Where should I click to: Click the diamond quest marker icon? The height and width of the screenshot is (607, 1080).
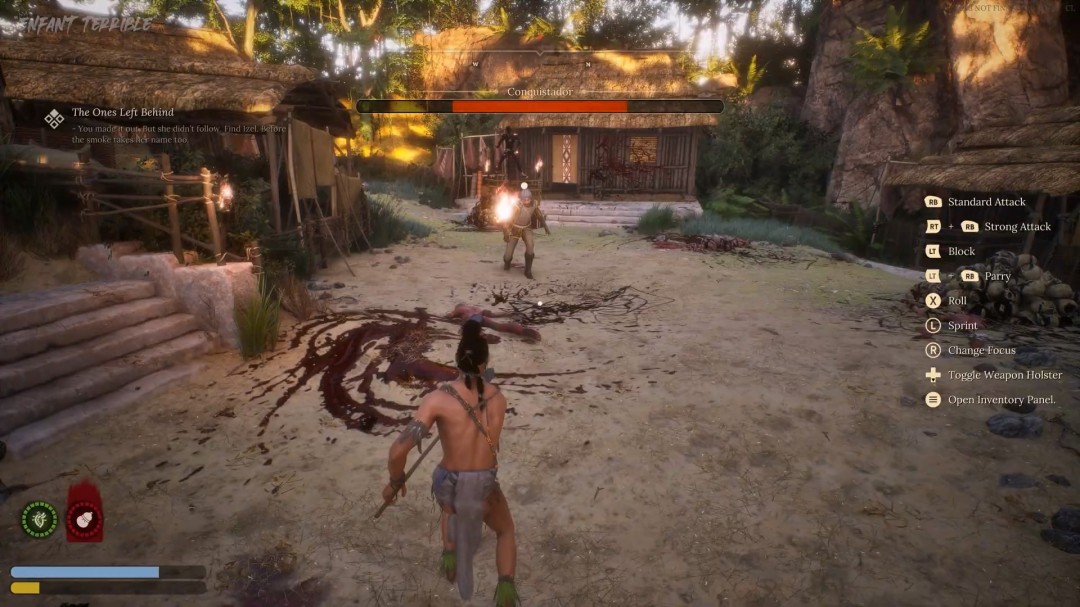(54, 119)
